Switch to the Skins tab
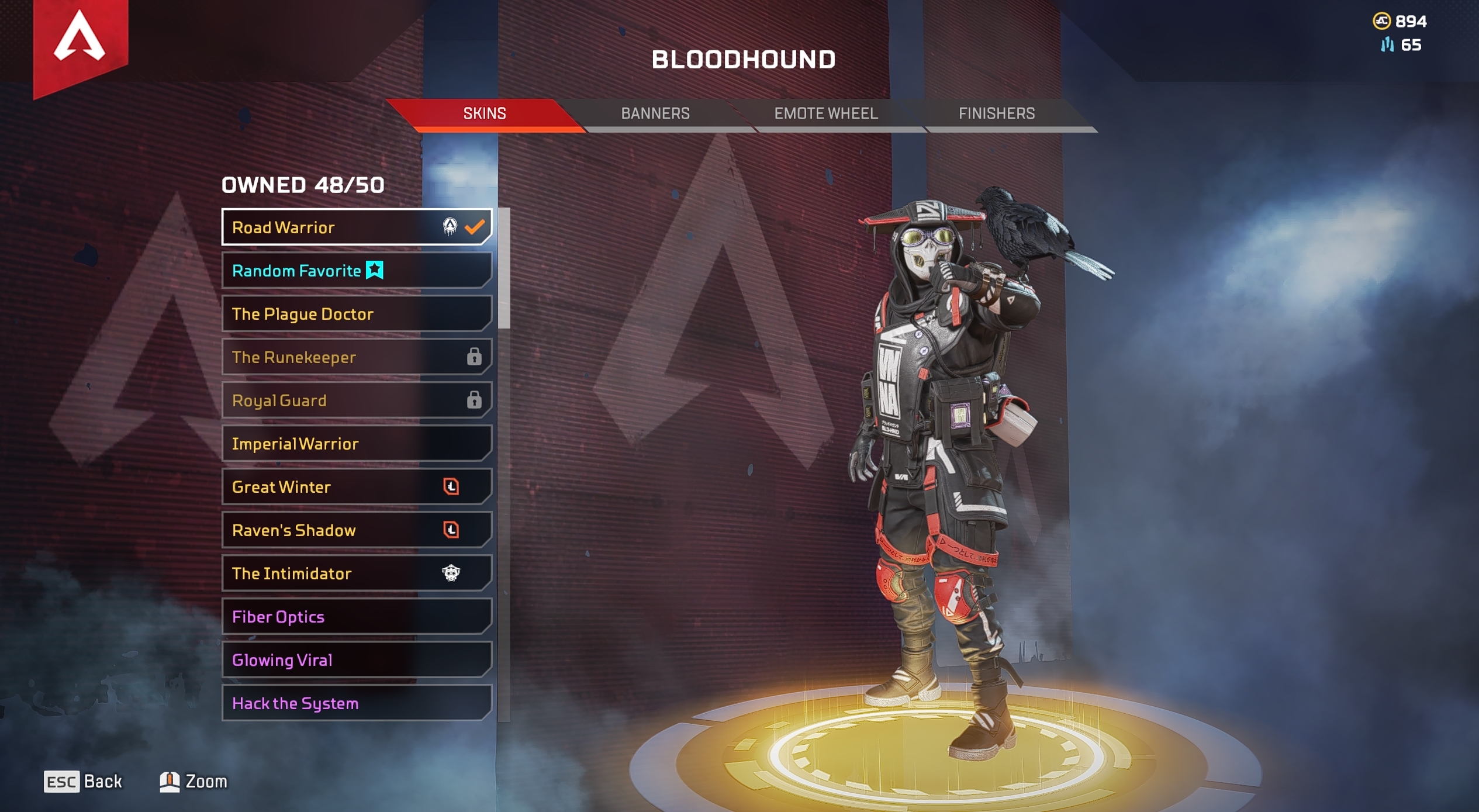 [485, 113]
